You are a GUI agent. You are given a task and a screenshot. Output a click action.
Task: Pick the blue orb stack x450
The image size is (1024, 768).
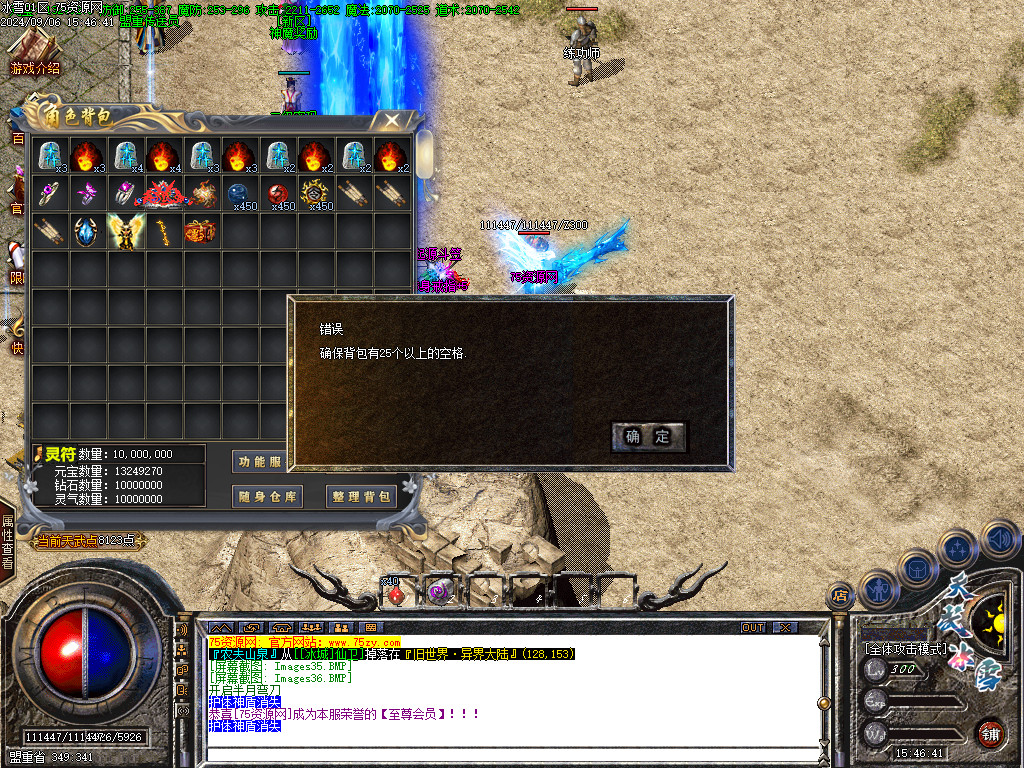(x=239, y=194)
